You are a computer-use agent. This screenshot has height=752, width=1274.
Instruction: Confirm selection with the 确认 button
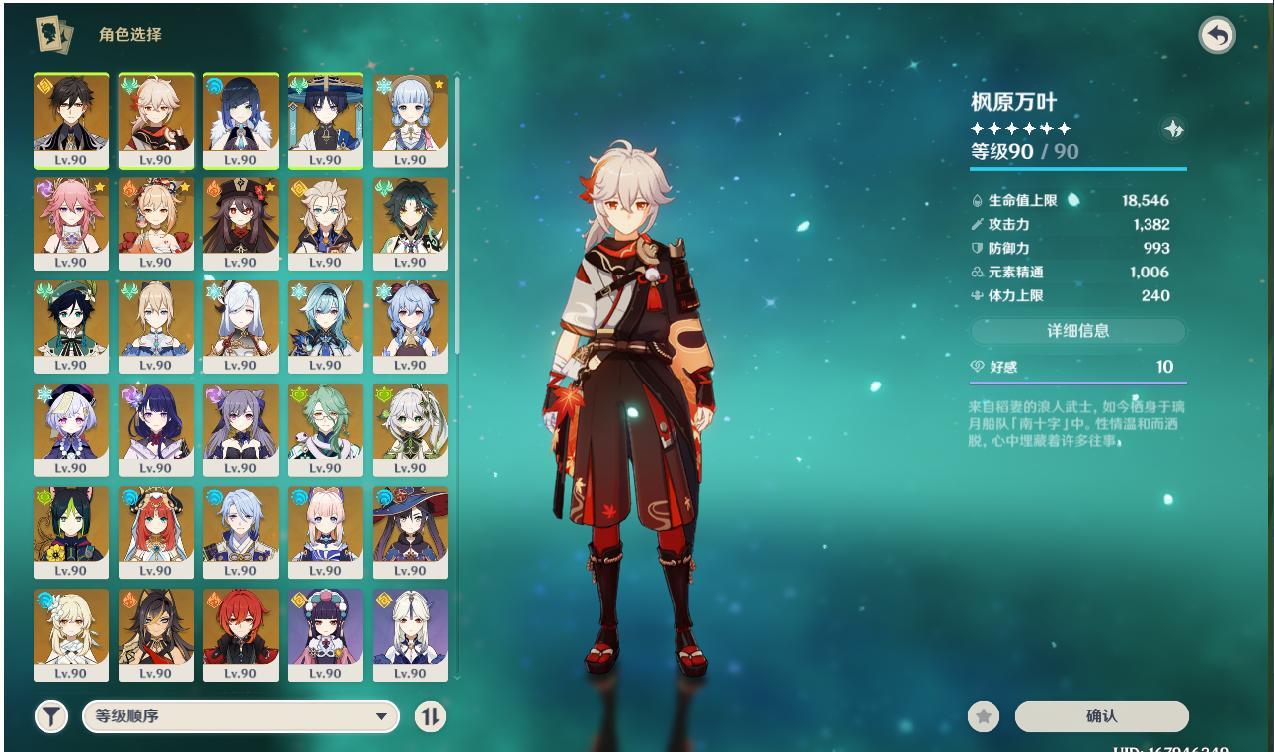(x=1101, y=716)
